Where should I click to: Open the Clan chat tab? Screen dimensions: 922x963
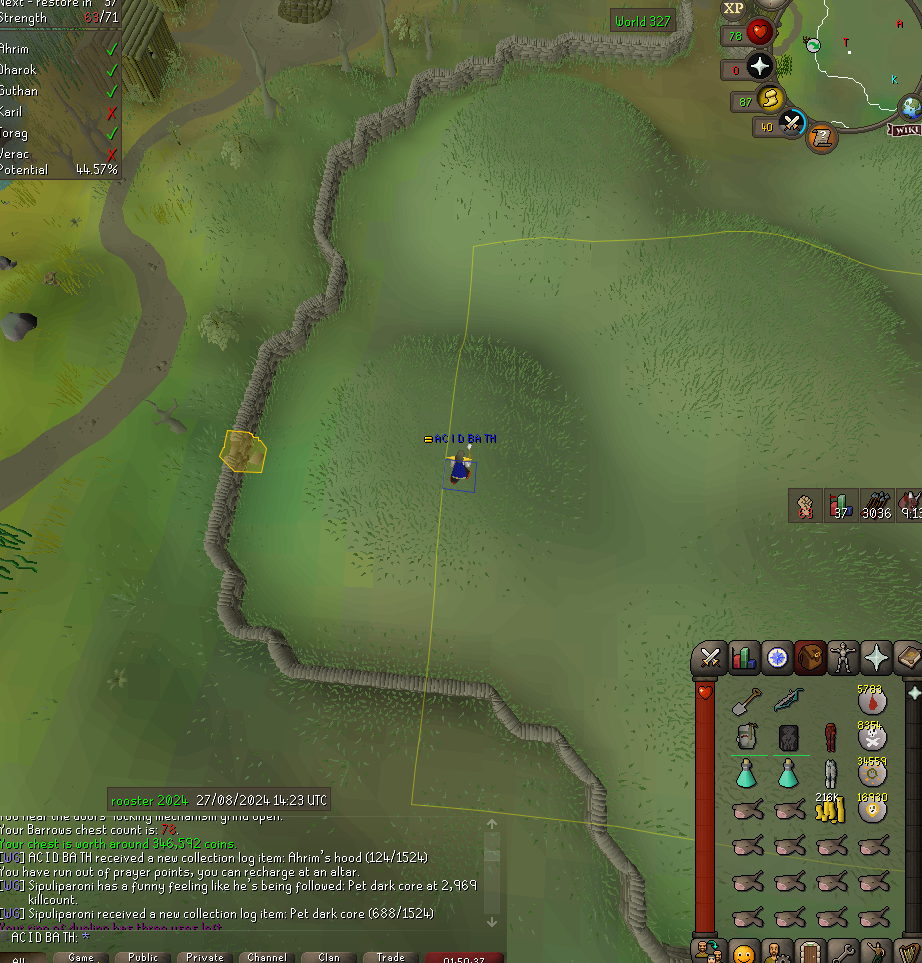pos(329,957)
